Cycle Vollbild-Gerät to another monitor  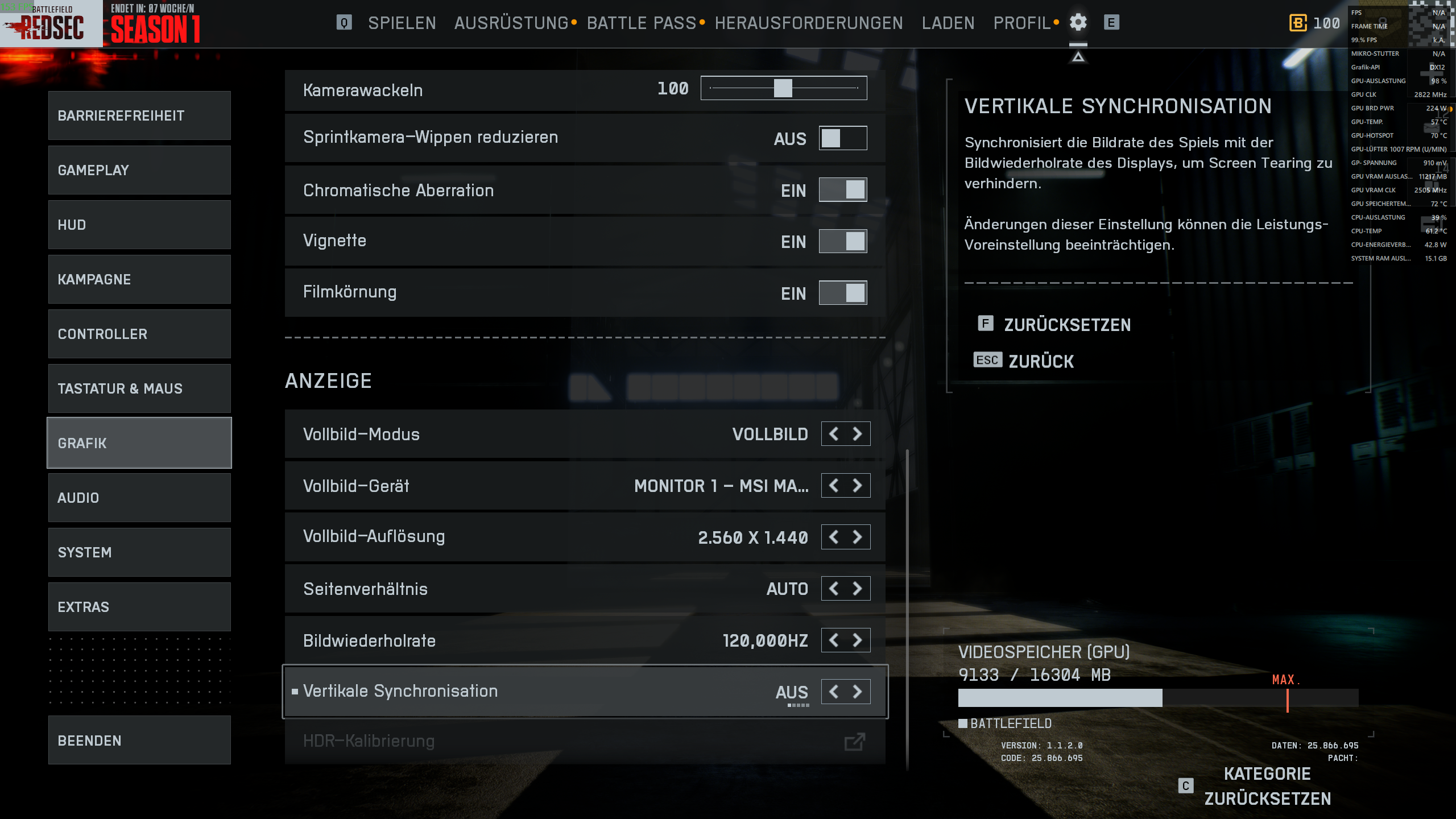[858, 485]
